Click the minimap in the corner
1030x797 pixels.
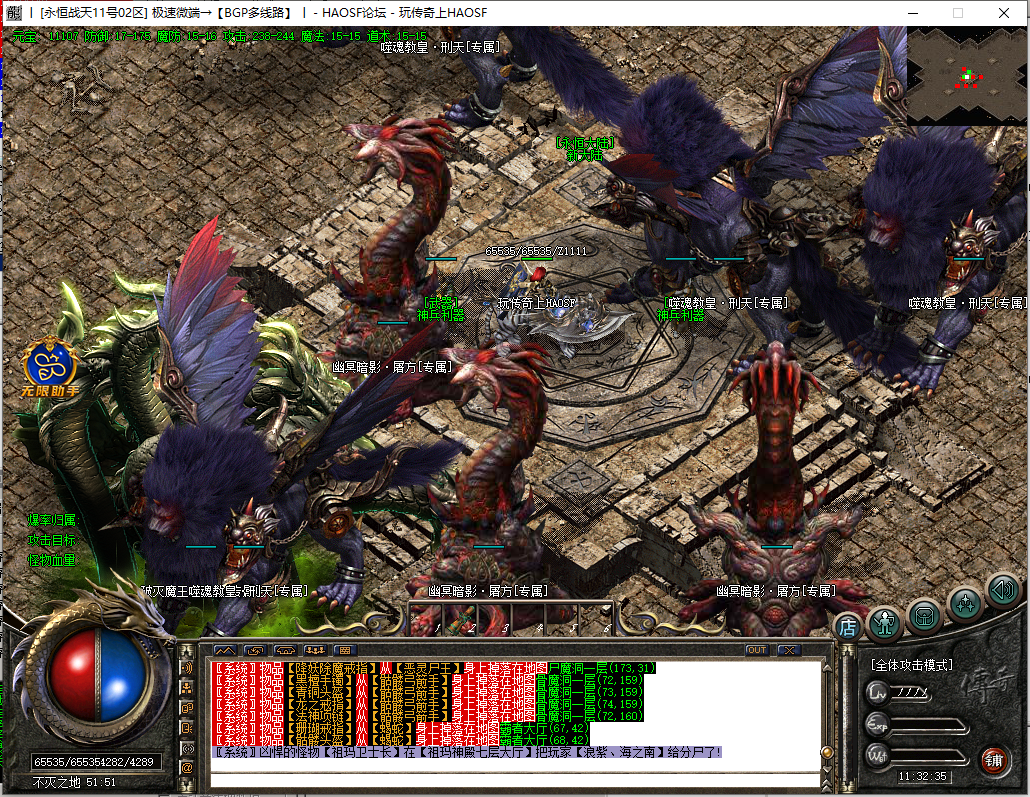tap(966, 75)
